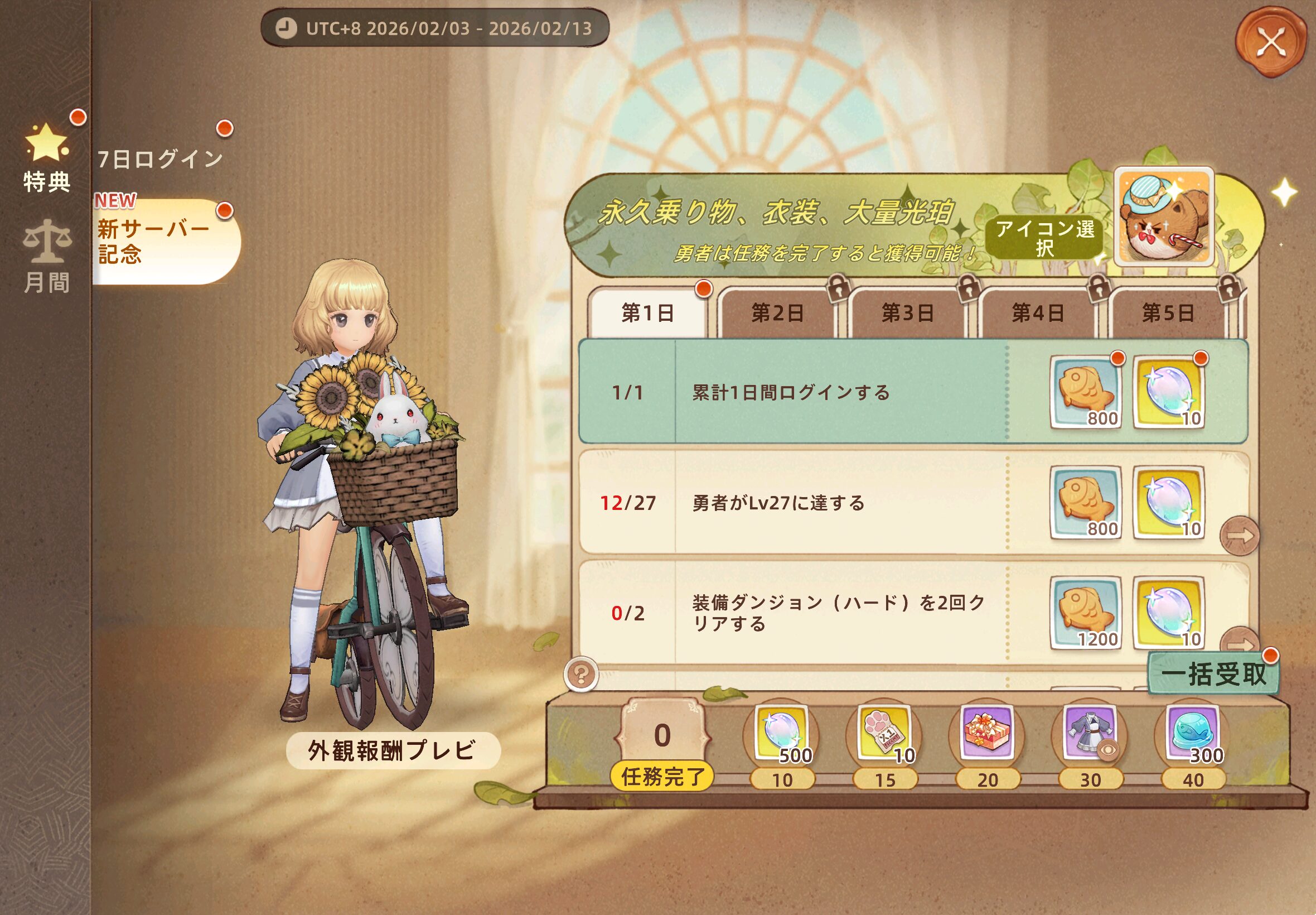Go to the Lv27 task via arrow
The height and width of the screenshot is (915, 1316).
point(1239,536)
